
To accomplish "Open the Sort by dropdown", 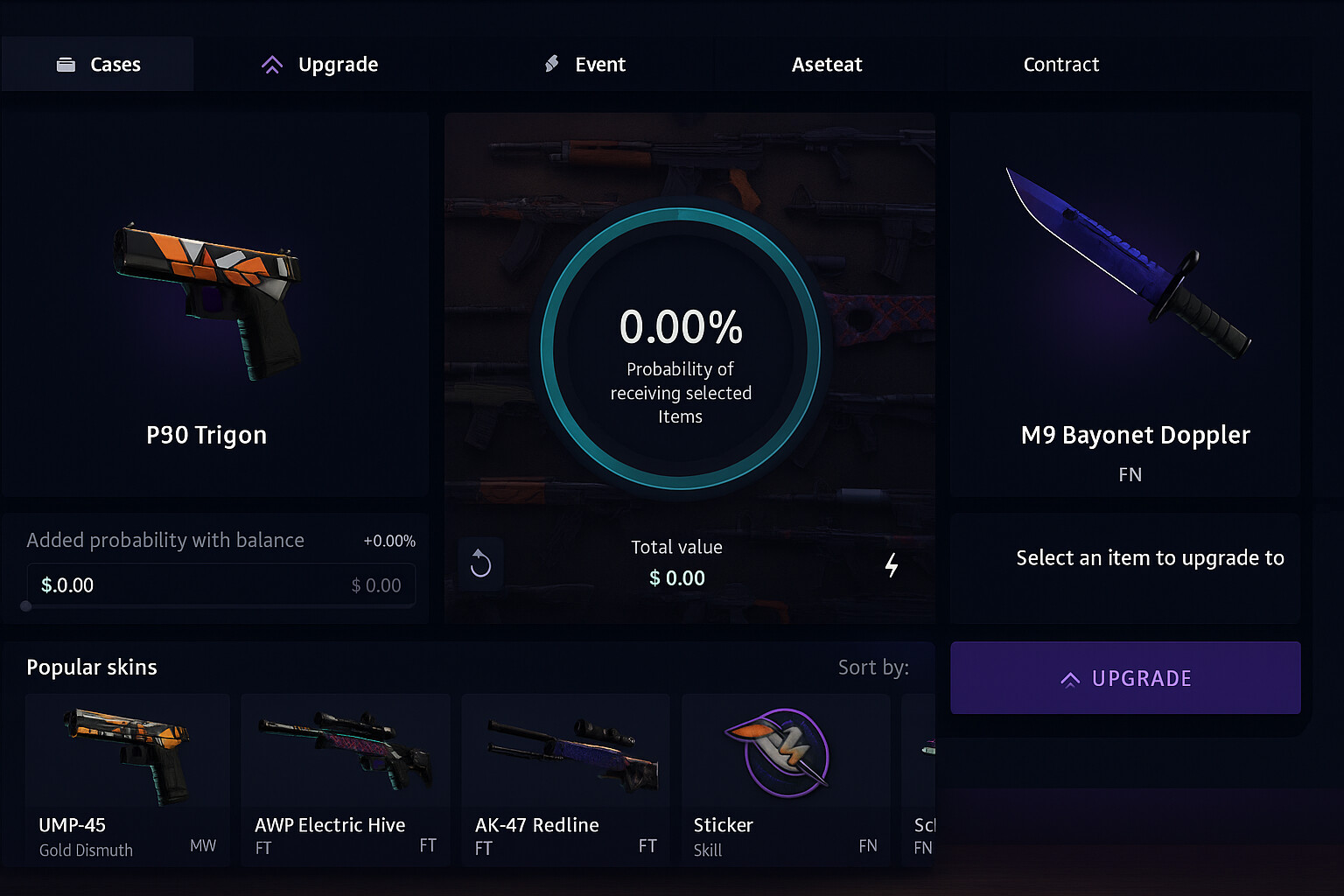I will coord(873,668).
